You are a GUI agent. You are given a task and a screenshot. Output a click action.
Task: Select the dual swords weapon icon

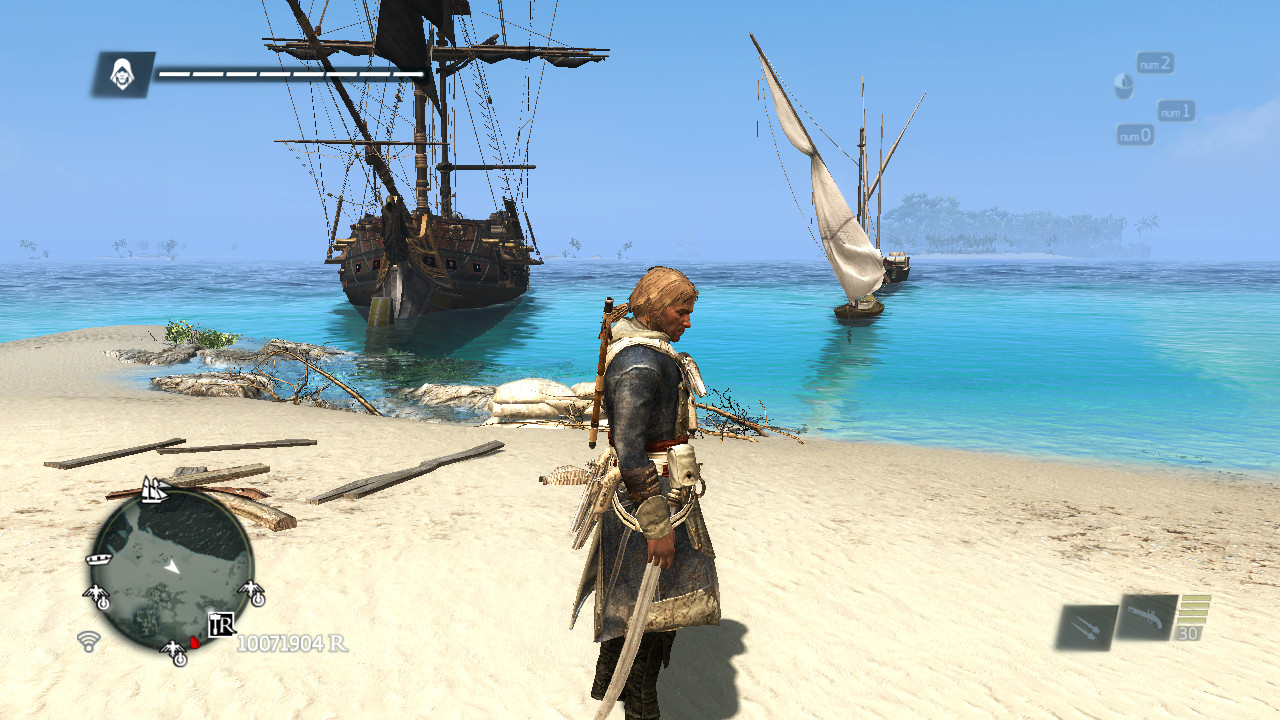tap(1087, 624)
